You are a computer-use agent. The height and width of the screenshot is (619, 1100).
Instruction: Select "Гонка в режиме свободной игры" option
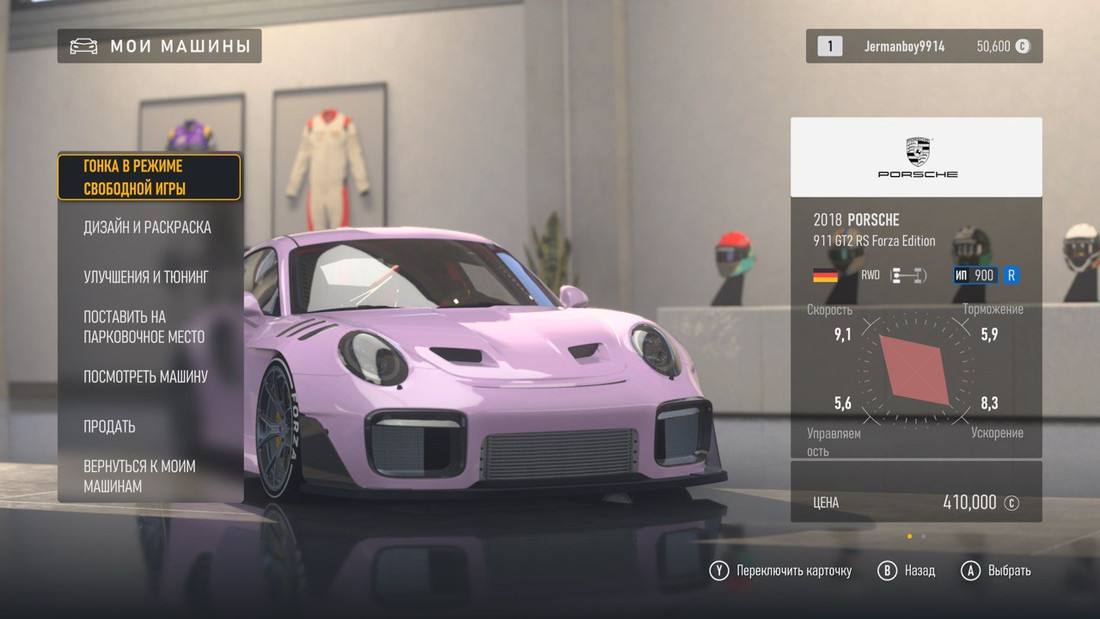pos(149,177)
